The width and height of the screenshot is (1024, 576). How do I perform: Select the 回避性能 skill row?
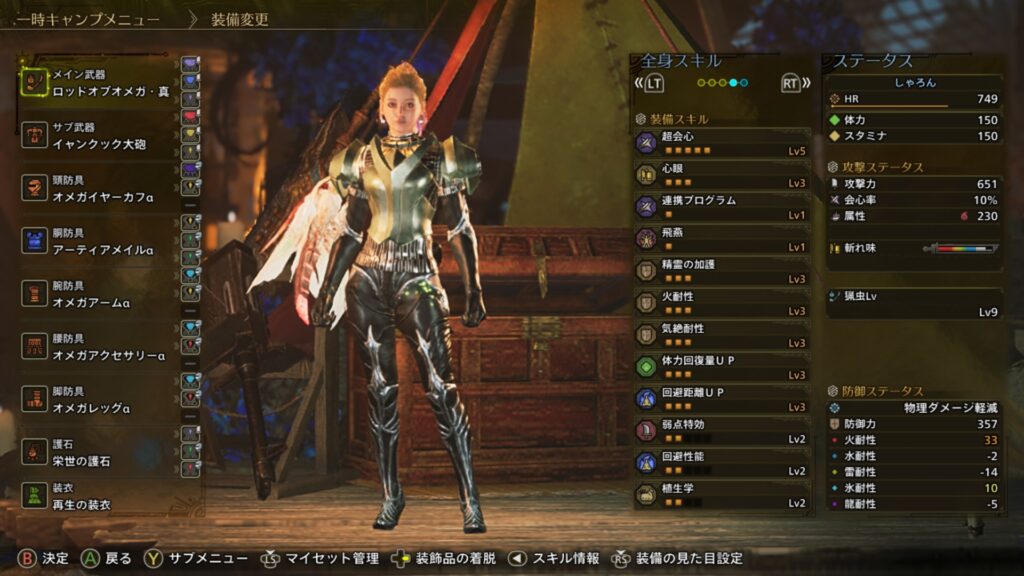pyautogui.click(x=722, y=463)
